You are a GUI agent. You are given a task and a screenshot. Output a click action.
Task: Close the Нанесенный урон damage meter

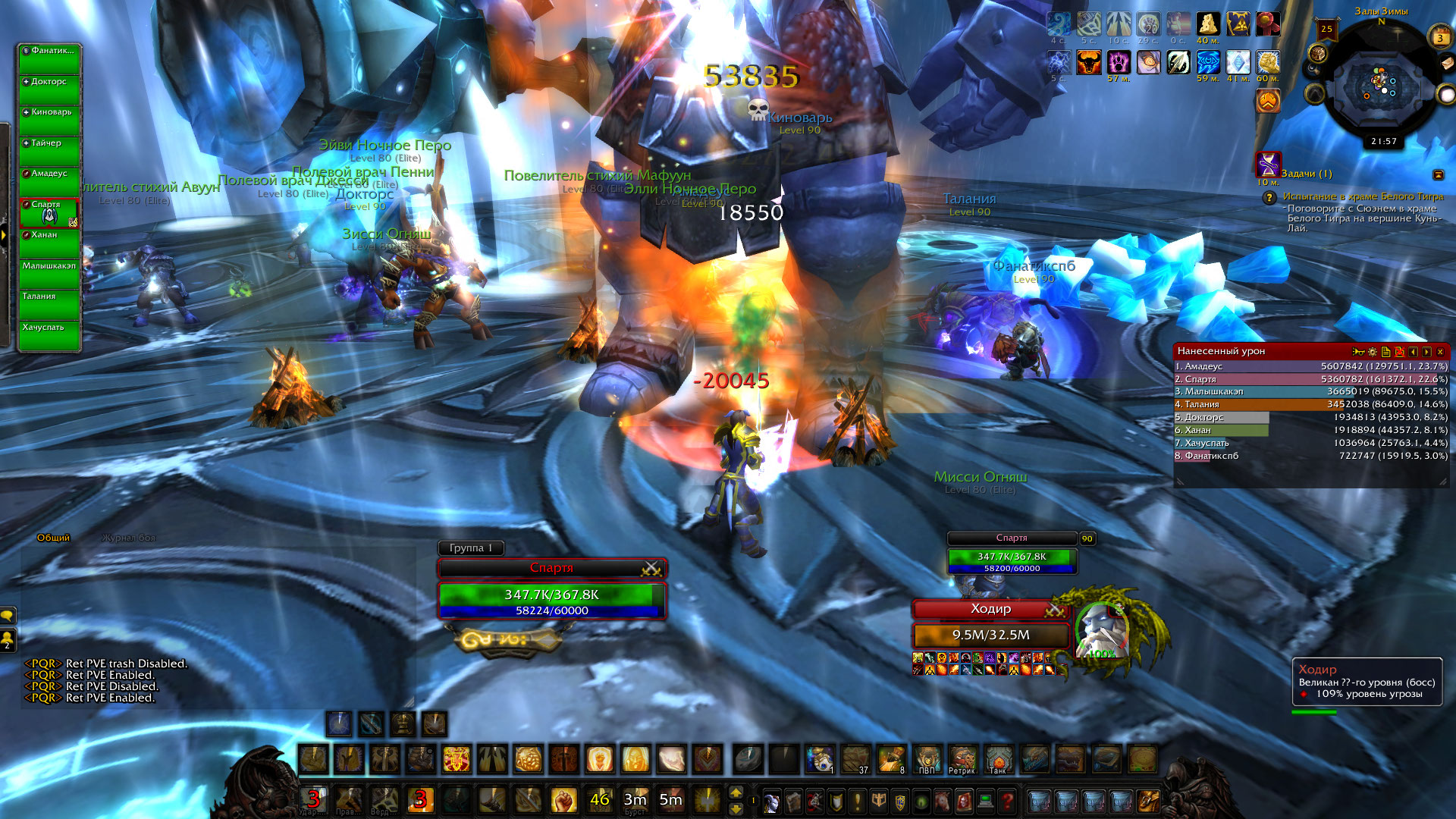(x=1440, y=352)
